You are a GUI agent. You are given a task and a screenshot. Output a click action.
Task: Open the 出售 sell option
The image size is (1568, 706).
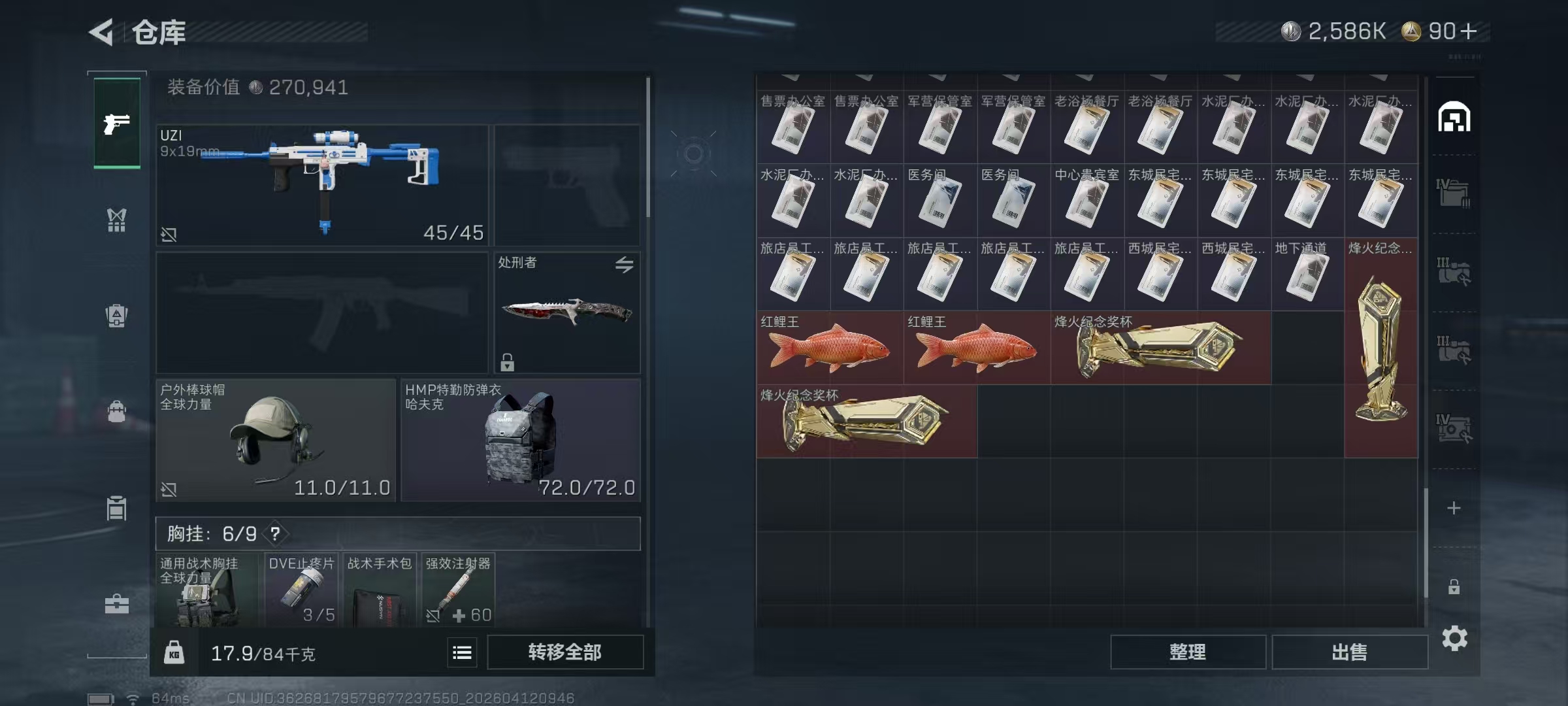click(1349, 652)
